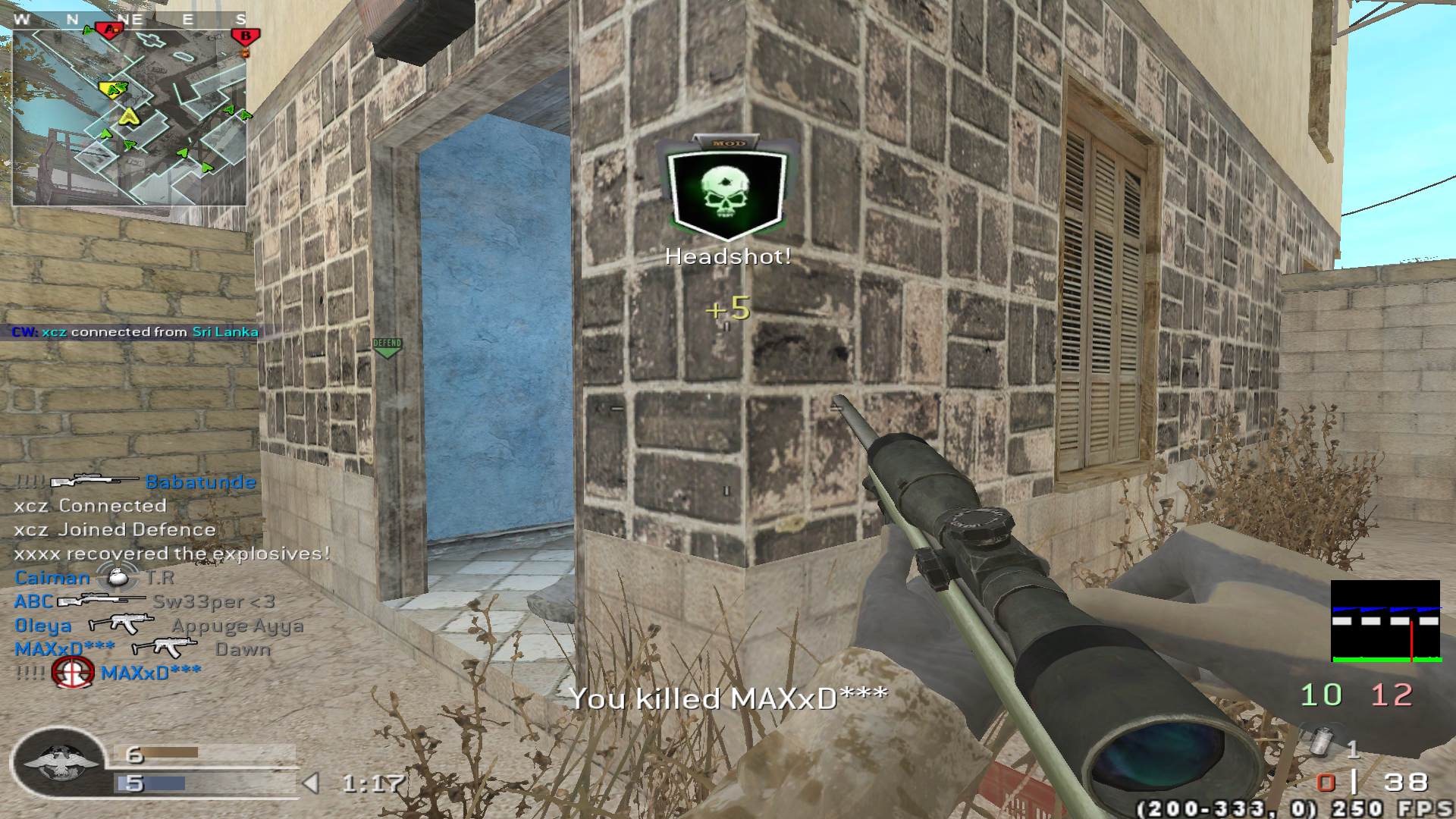Select the red B objective marker
Screen dimensions: 1456x819
[x=245, y=36]
